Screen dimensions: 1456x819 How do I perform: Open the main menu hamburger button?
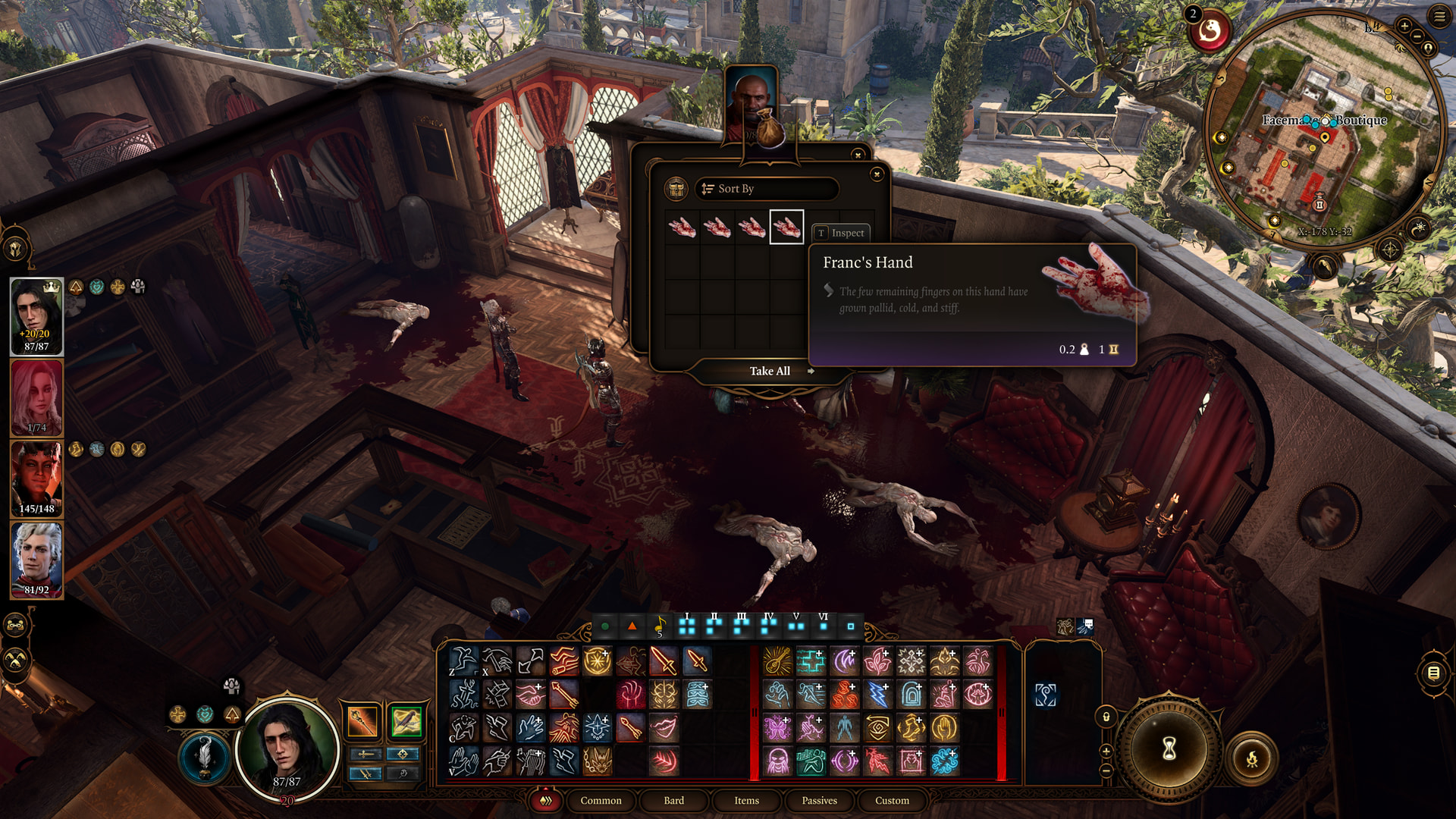pyautogui.click(x=1439, y=17)
